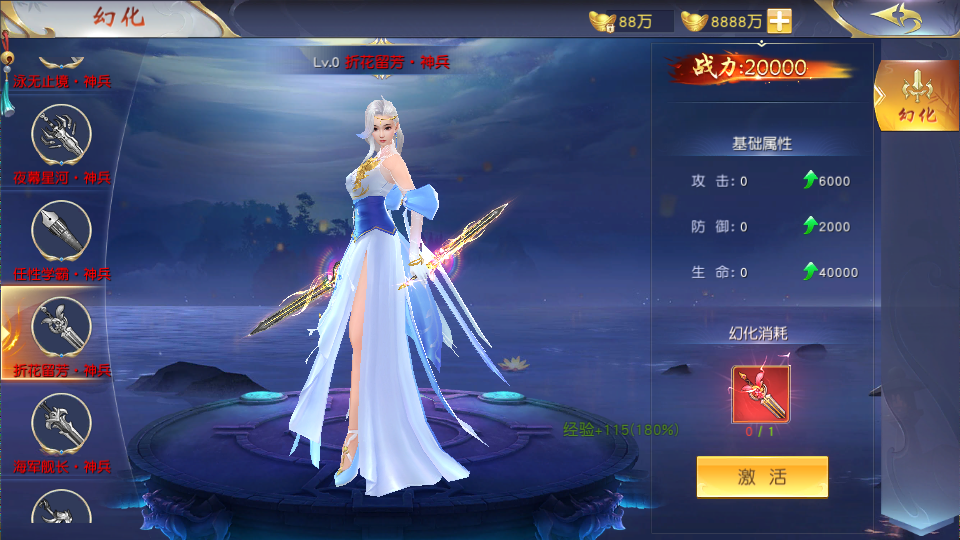960x540 pixels.
Task: Click the 激活 activate button
Action: 762,477
